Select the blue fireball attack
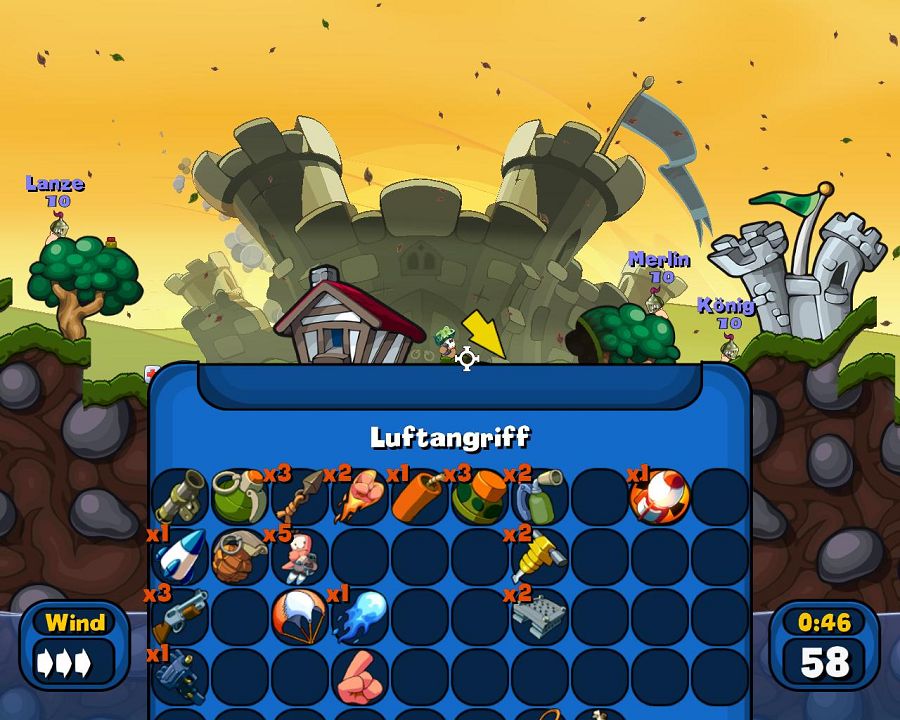Image resolution: width=900 pixels, height=720 pixels. (x=360, y=617)
